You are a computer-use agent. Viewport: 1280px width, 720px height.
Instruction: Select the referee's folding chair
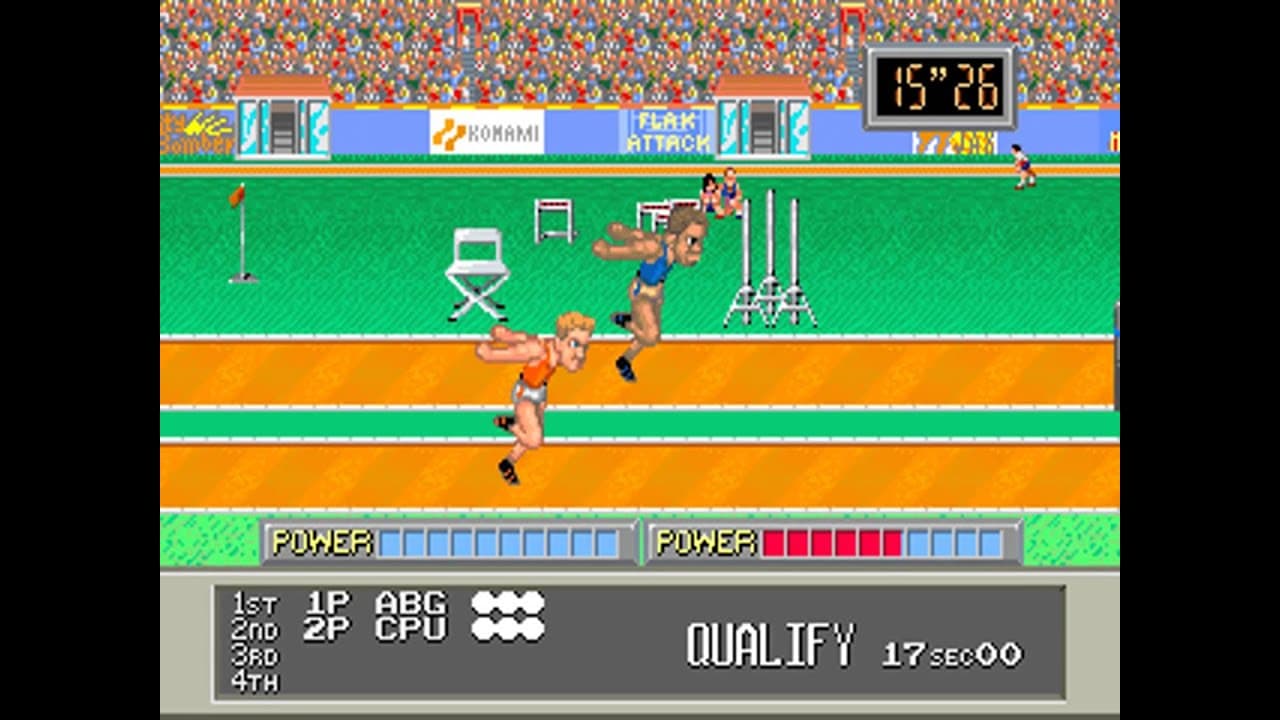(x=477, y=270)
